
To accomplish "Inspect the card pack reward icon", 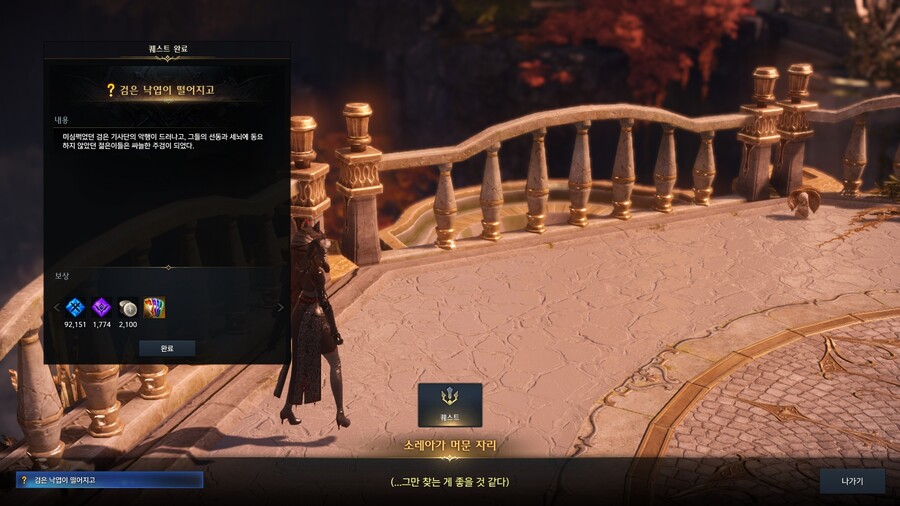I will click(154, 308).
